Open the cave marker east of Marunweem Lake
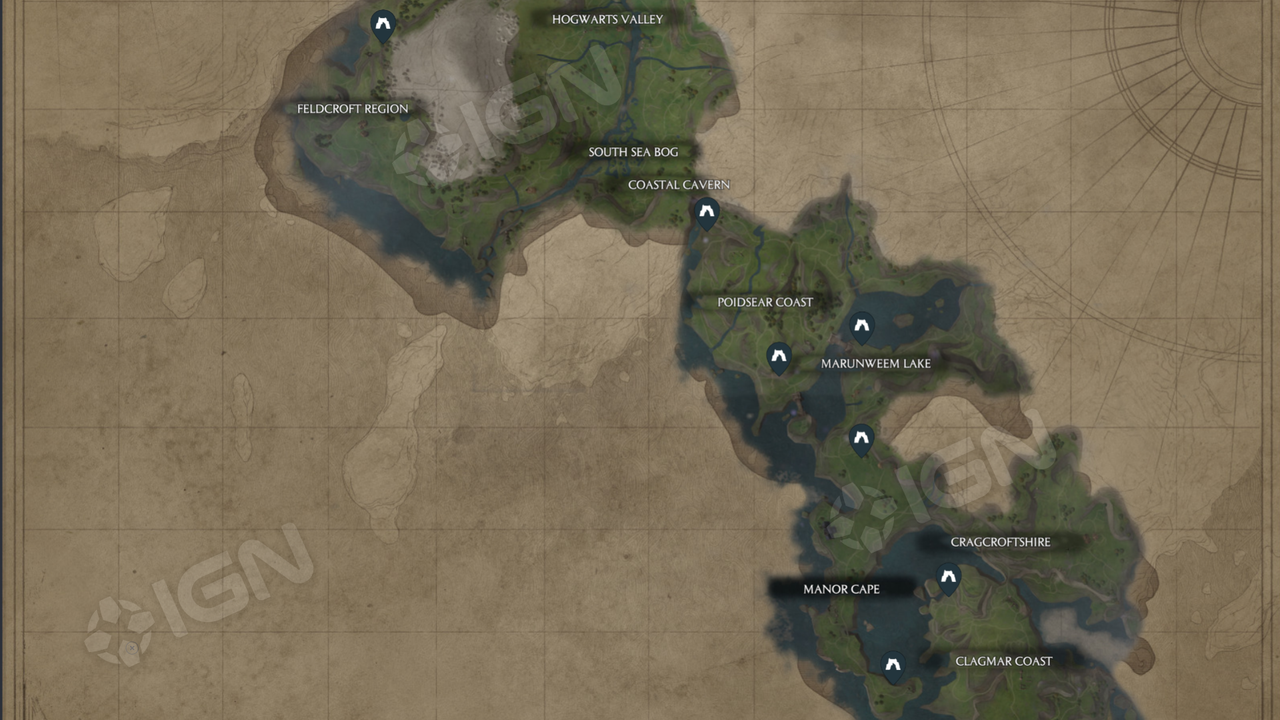Screen dimensions: 1280x720 click(x=861, y=326)
